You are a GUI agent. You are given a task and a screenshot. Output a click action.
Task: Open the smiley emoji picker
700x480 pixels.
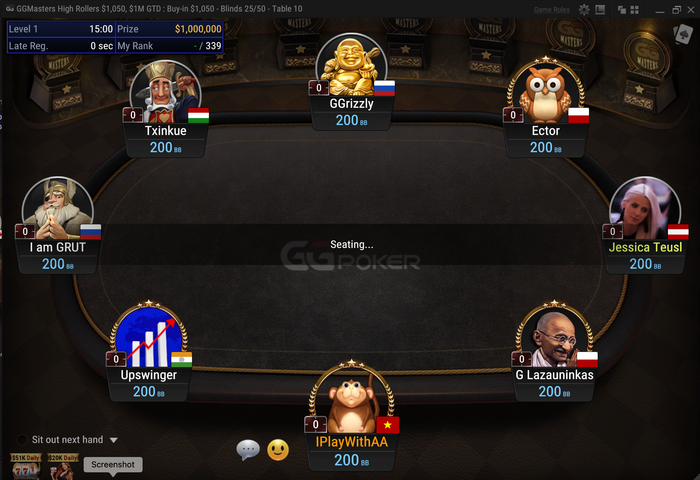(x=278, y=450)
